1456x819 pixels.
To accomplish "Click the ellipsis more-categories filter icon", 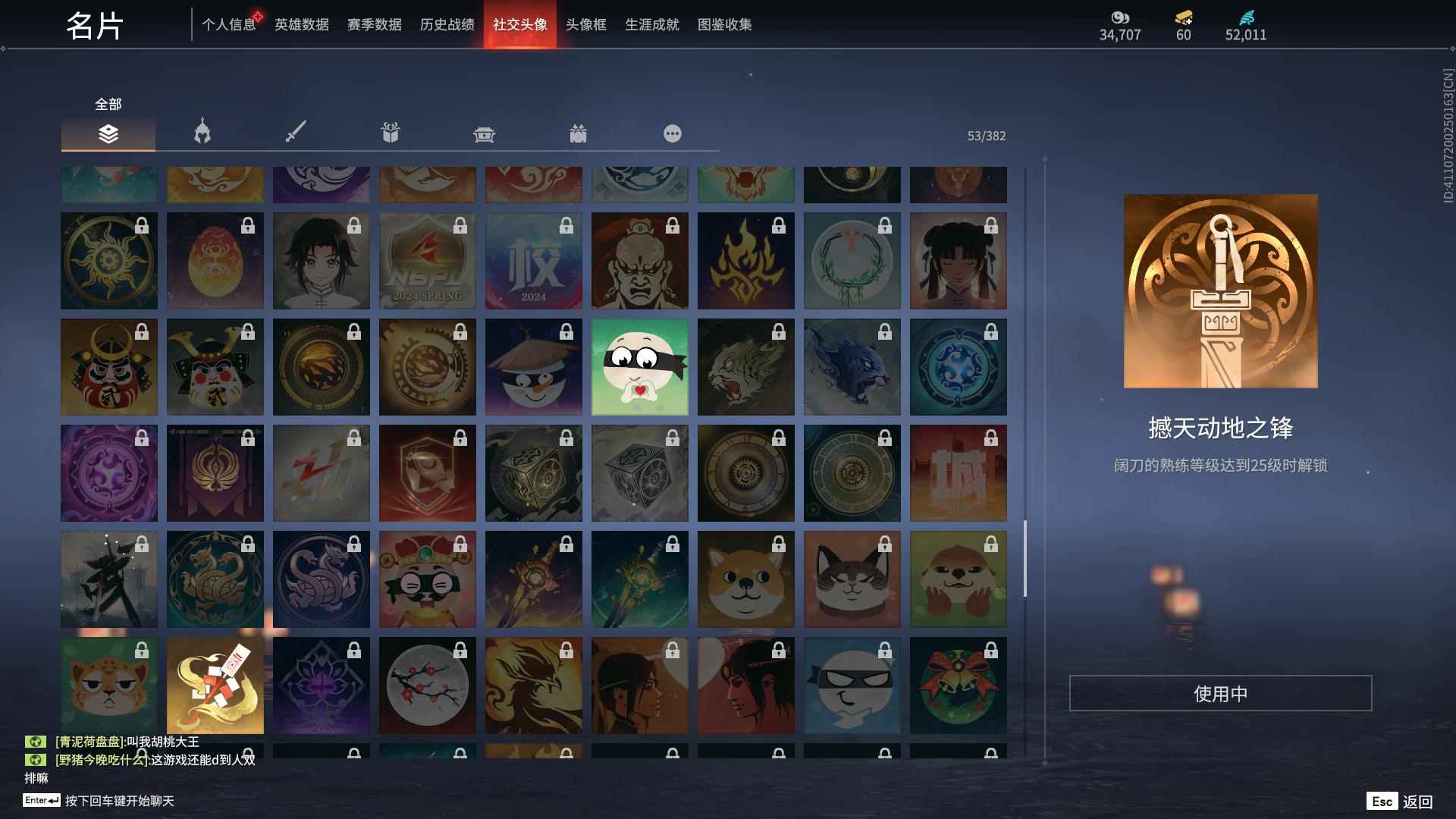I will 672,133.
